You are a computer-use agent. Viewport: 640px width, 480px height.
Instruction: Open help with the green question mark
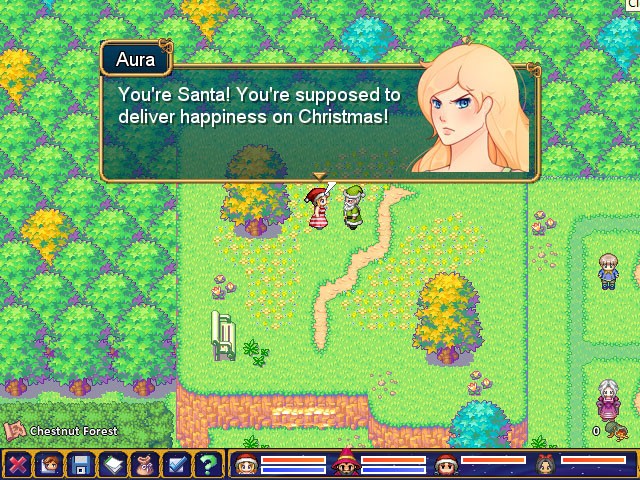207,464
